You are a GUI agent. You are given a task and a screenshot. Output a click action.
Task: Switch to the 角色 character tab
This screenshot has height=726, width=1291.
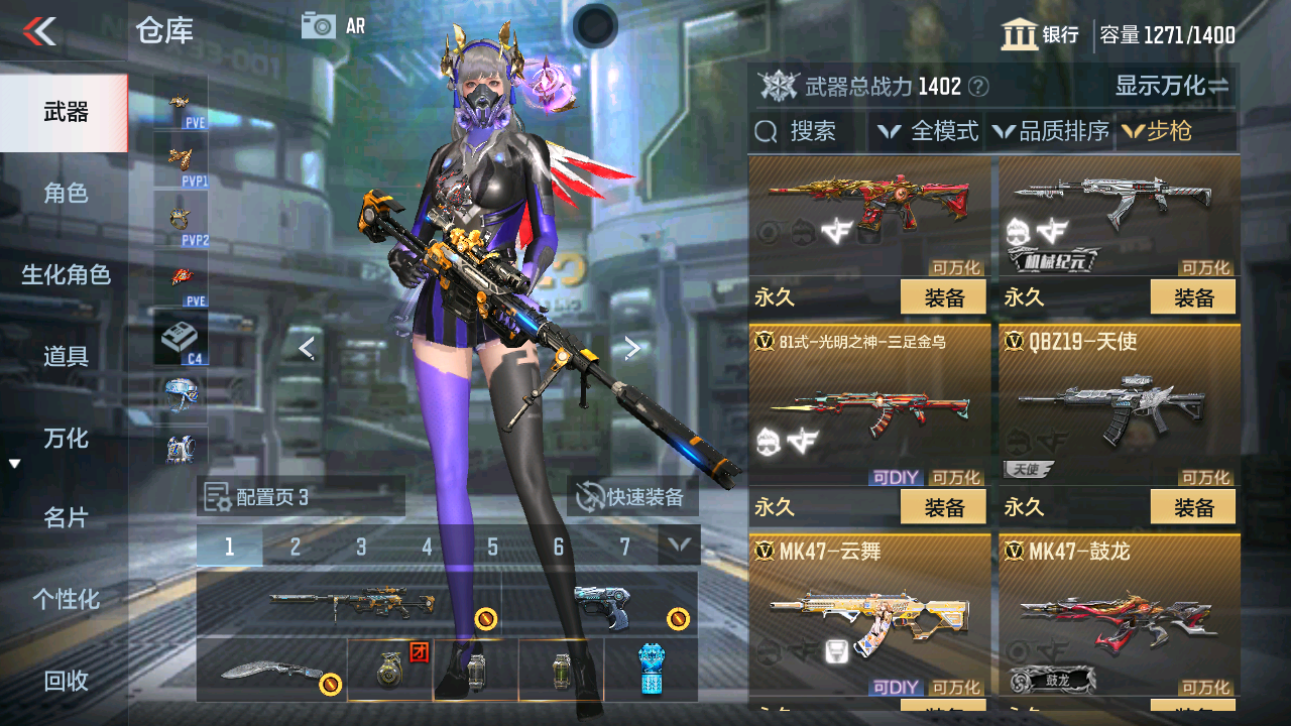pyautogui.click(x=62, y=194)
